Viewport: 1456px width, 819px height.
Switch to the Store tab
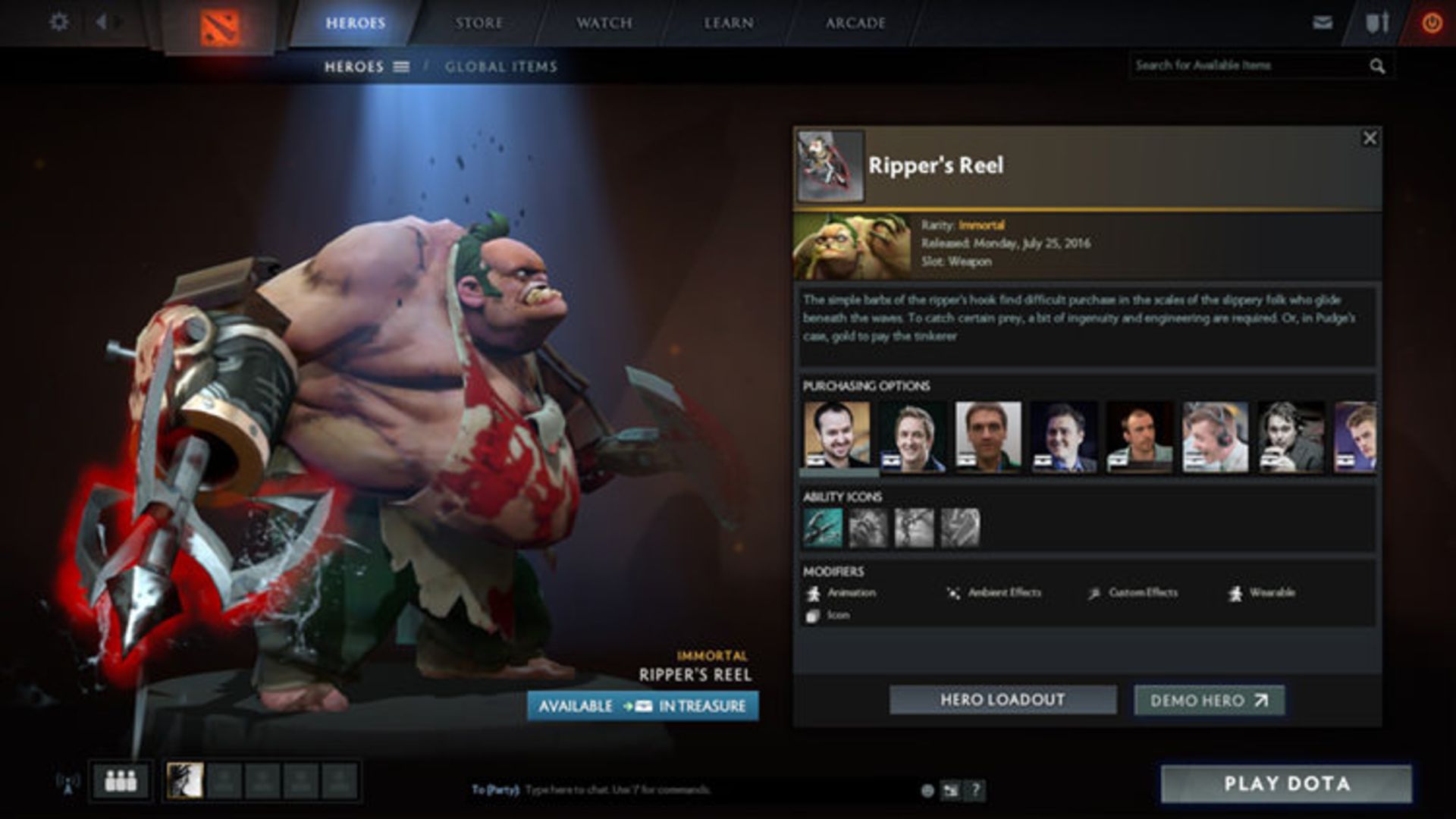click(479, 23)
